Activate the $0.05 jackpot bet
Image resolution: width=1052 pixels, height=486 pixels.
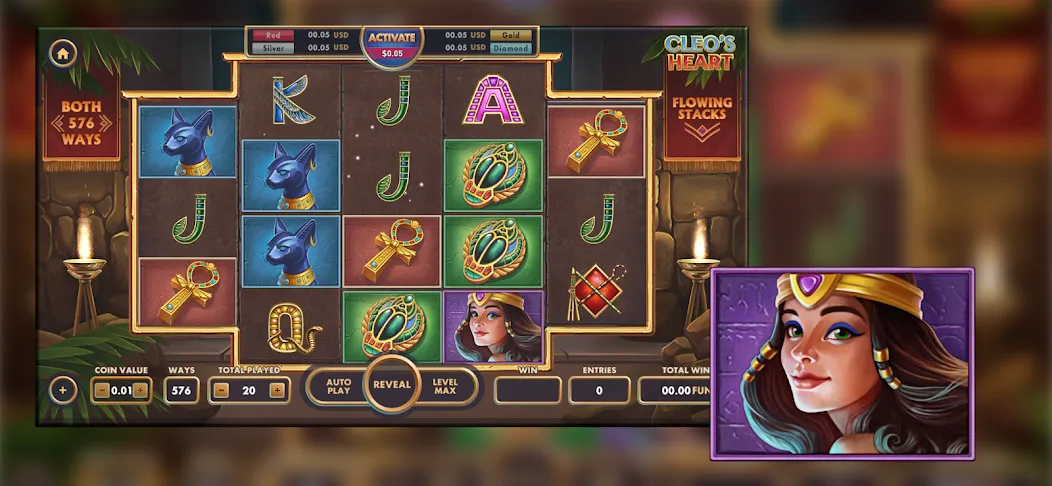391,44
